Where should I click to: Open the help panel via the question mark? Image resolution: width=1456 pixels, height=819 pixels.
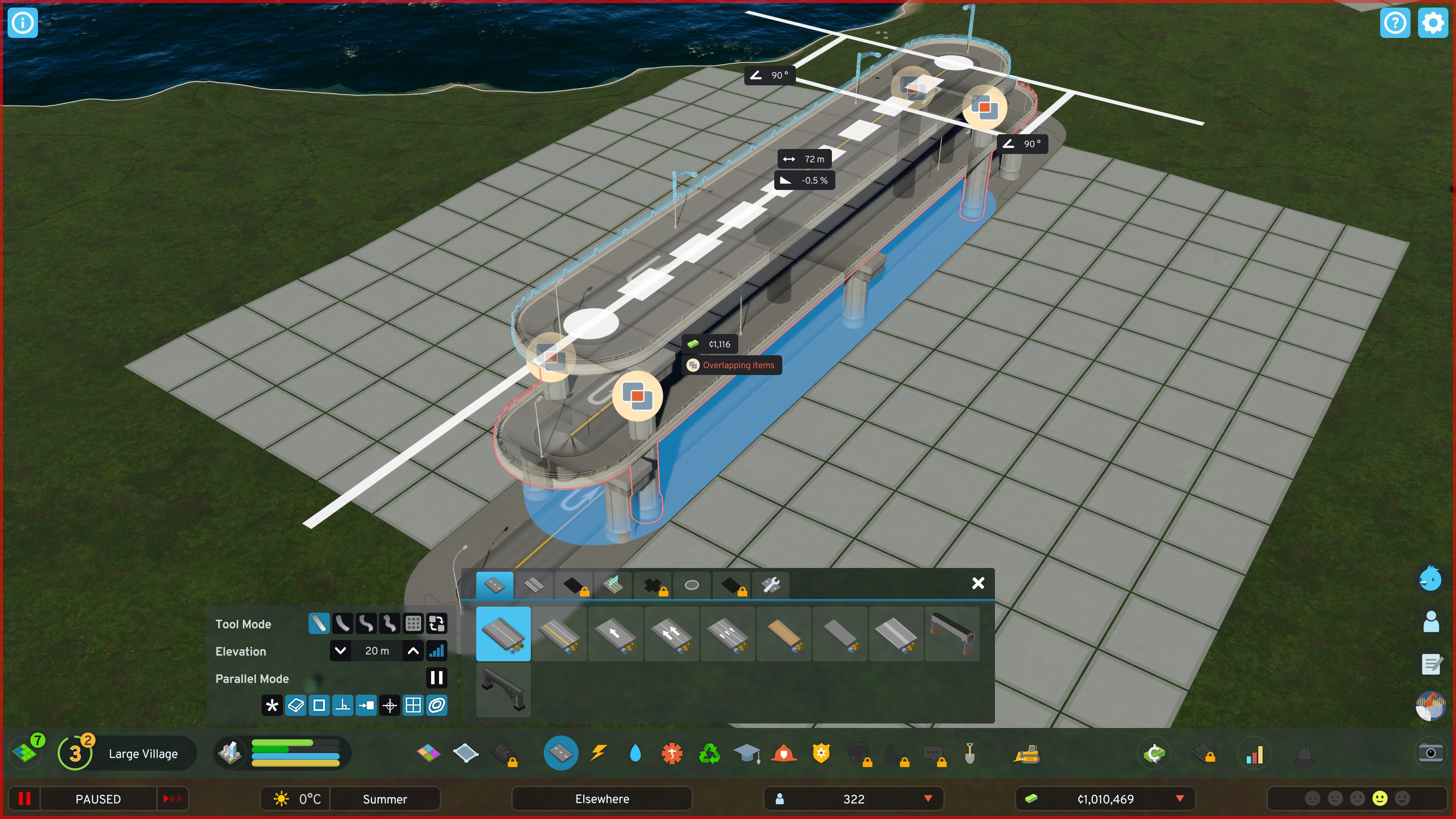coord(1395,23)
